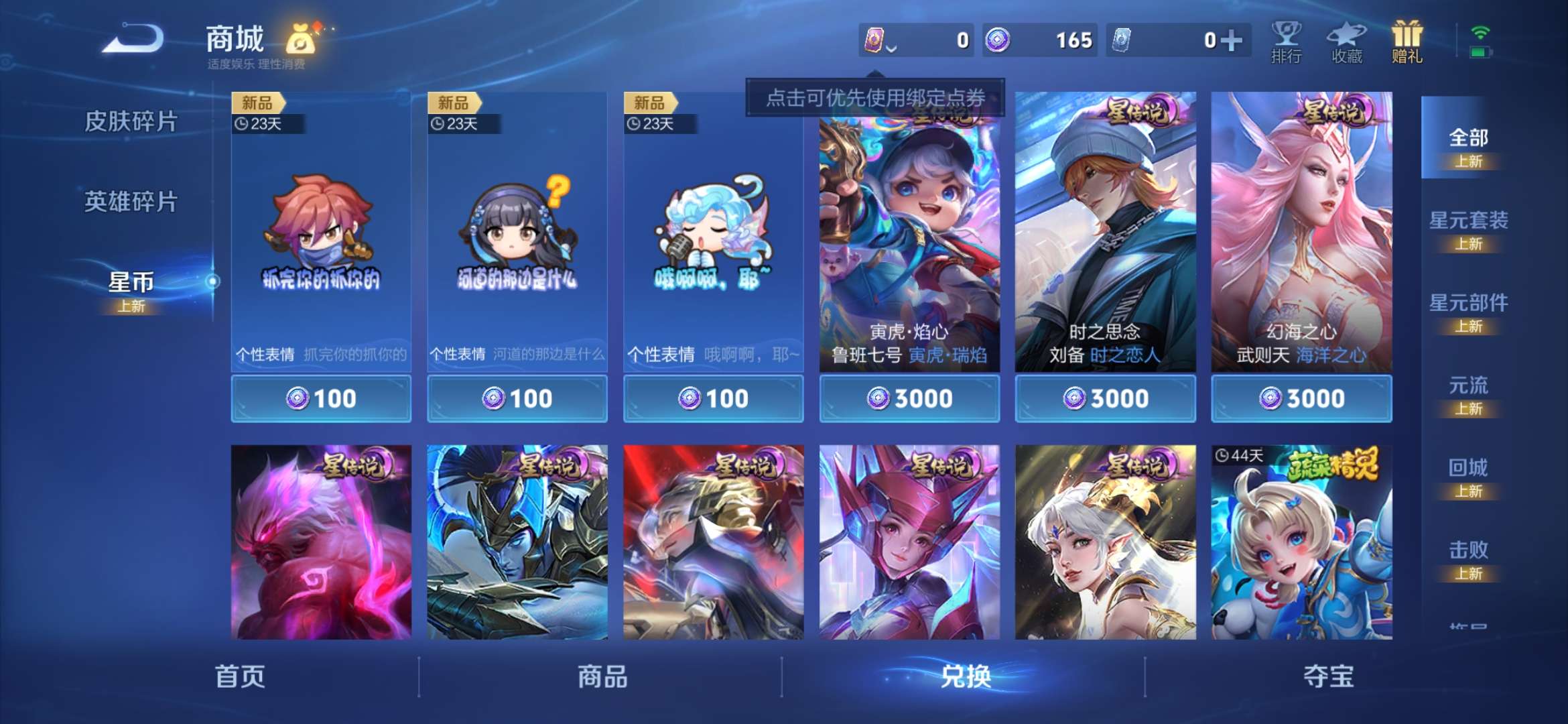Switch to the 英雄碎片 category
The image size is (1568, 724).
[x=131, y=201]
